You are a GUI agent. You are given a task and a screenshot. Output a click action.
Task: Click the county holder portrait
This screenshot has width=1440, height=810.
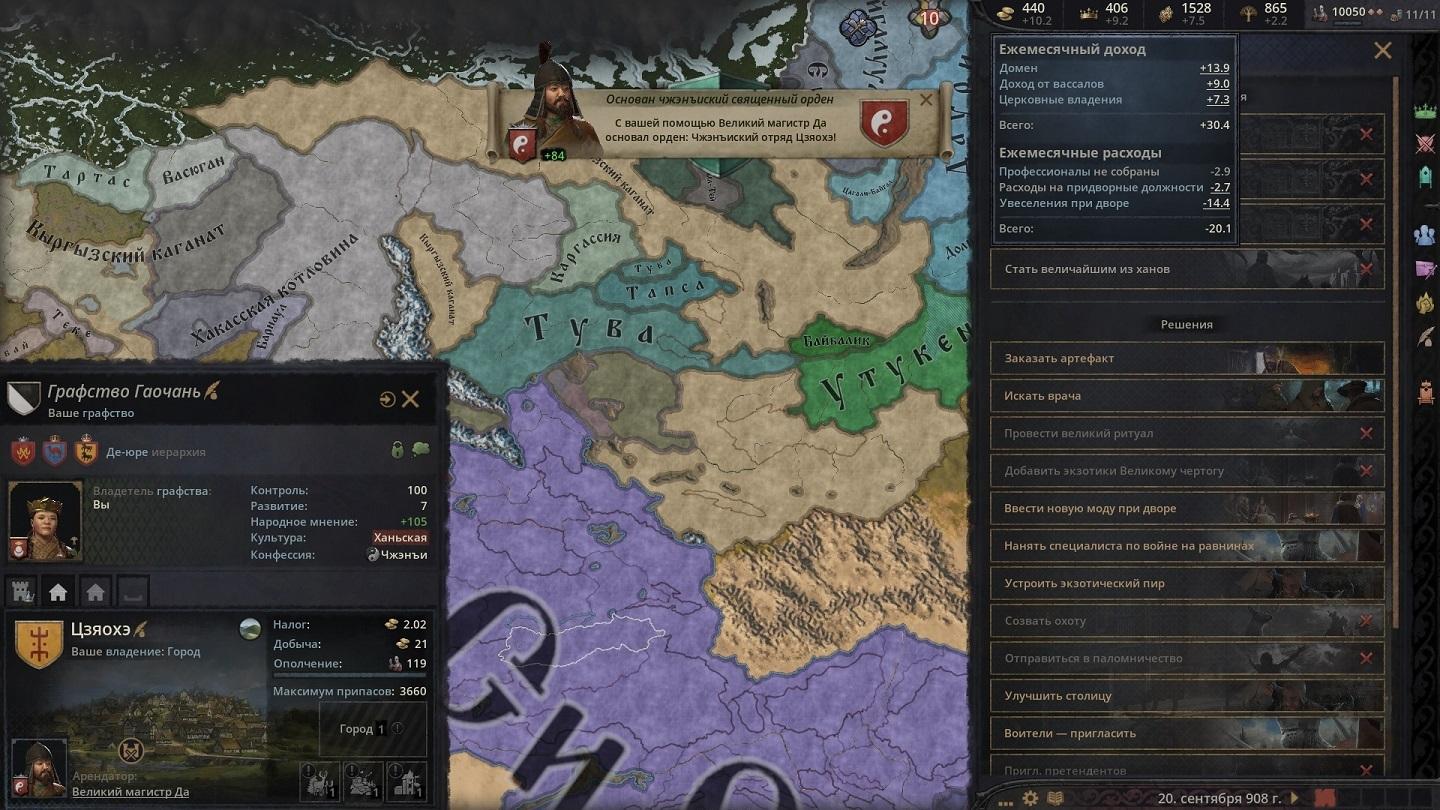46,520
